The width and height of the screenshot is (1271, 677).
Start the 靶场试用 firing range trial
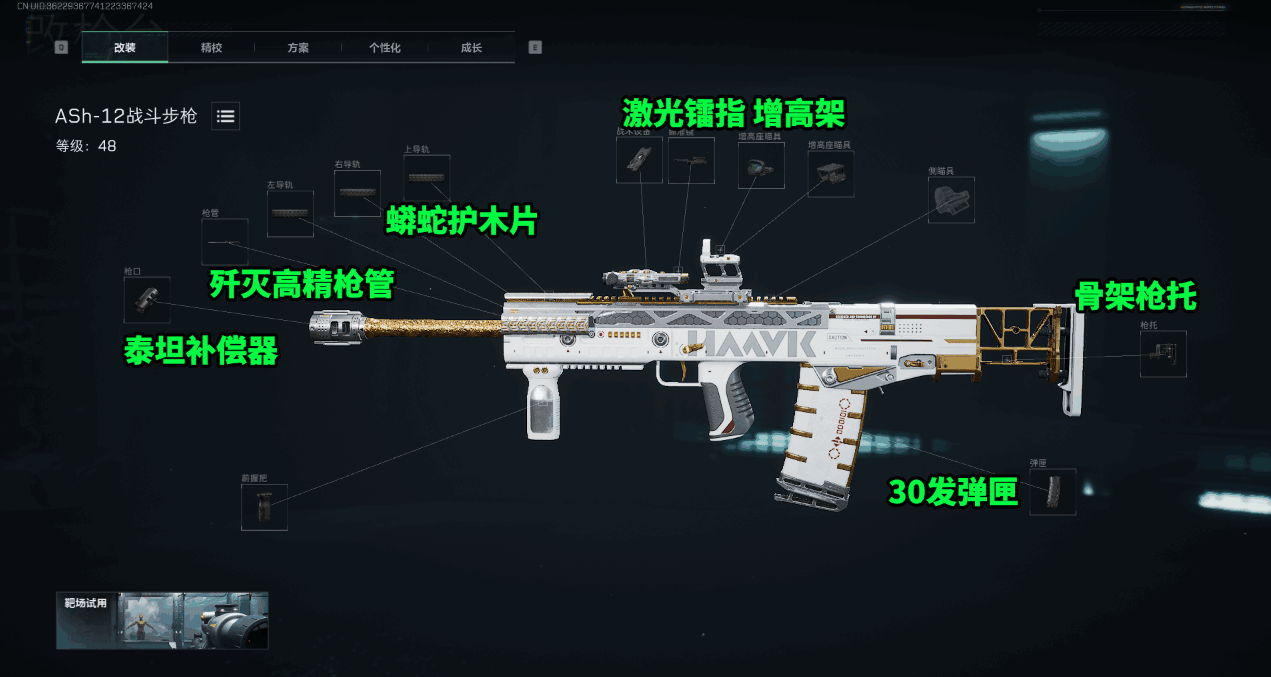(x=162, y=620)
